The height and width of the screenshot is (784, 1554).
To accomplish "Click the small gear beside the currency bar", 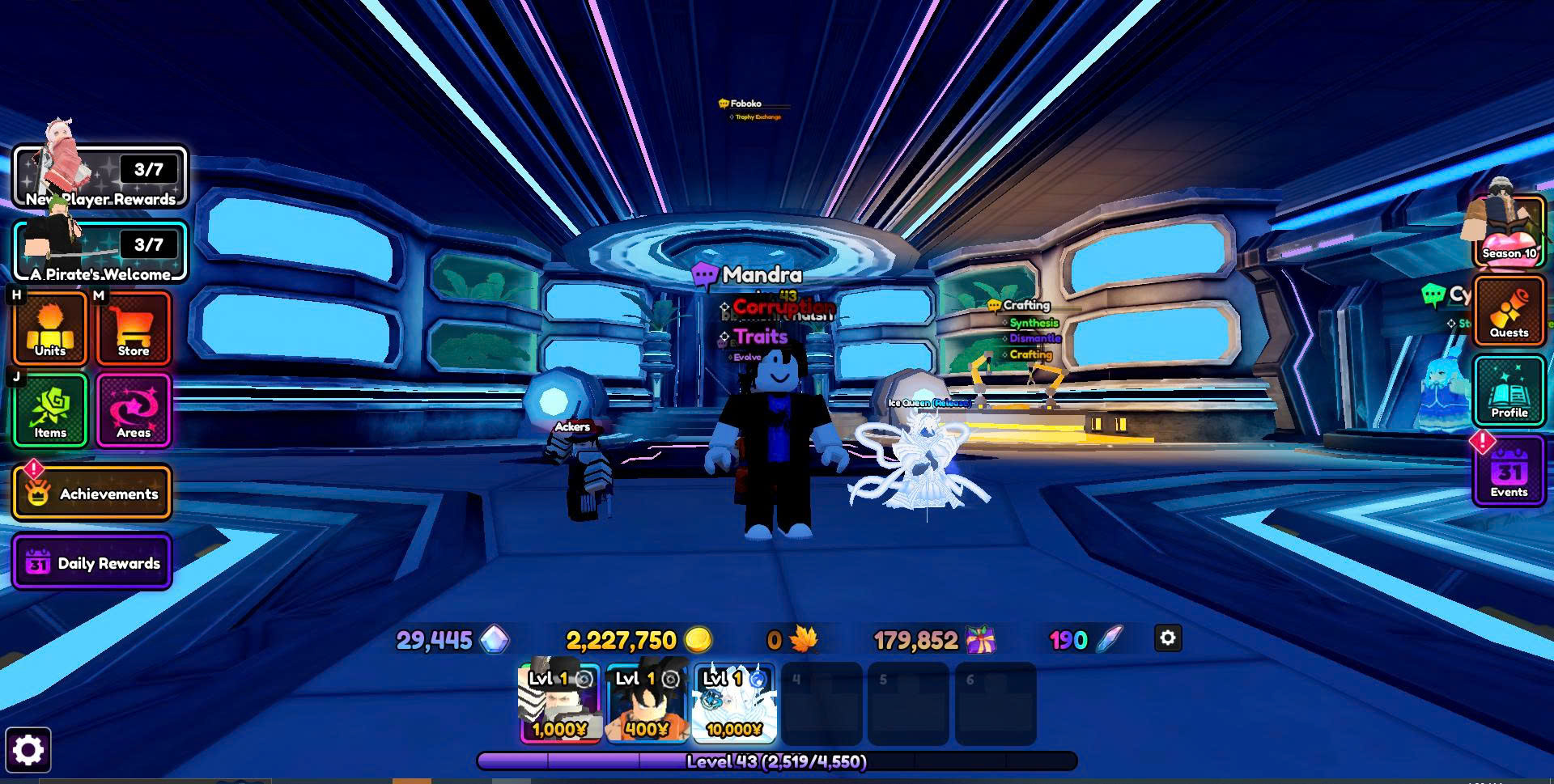I will 1167,638.
